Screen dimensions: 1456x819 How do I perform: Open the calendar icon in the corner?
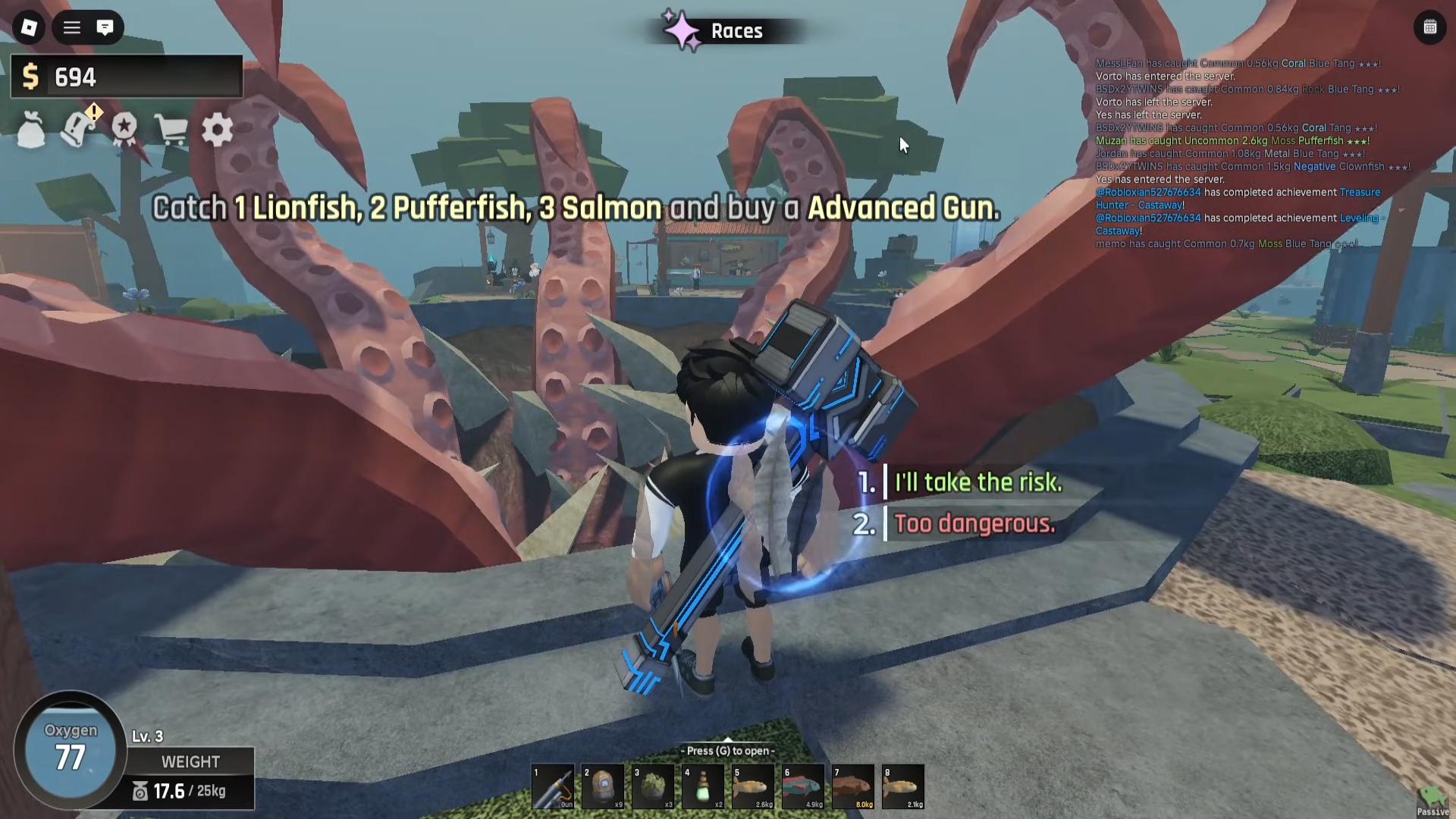click(1429, 28)
